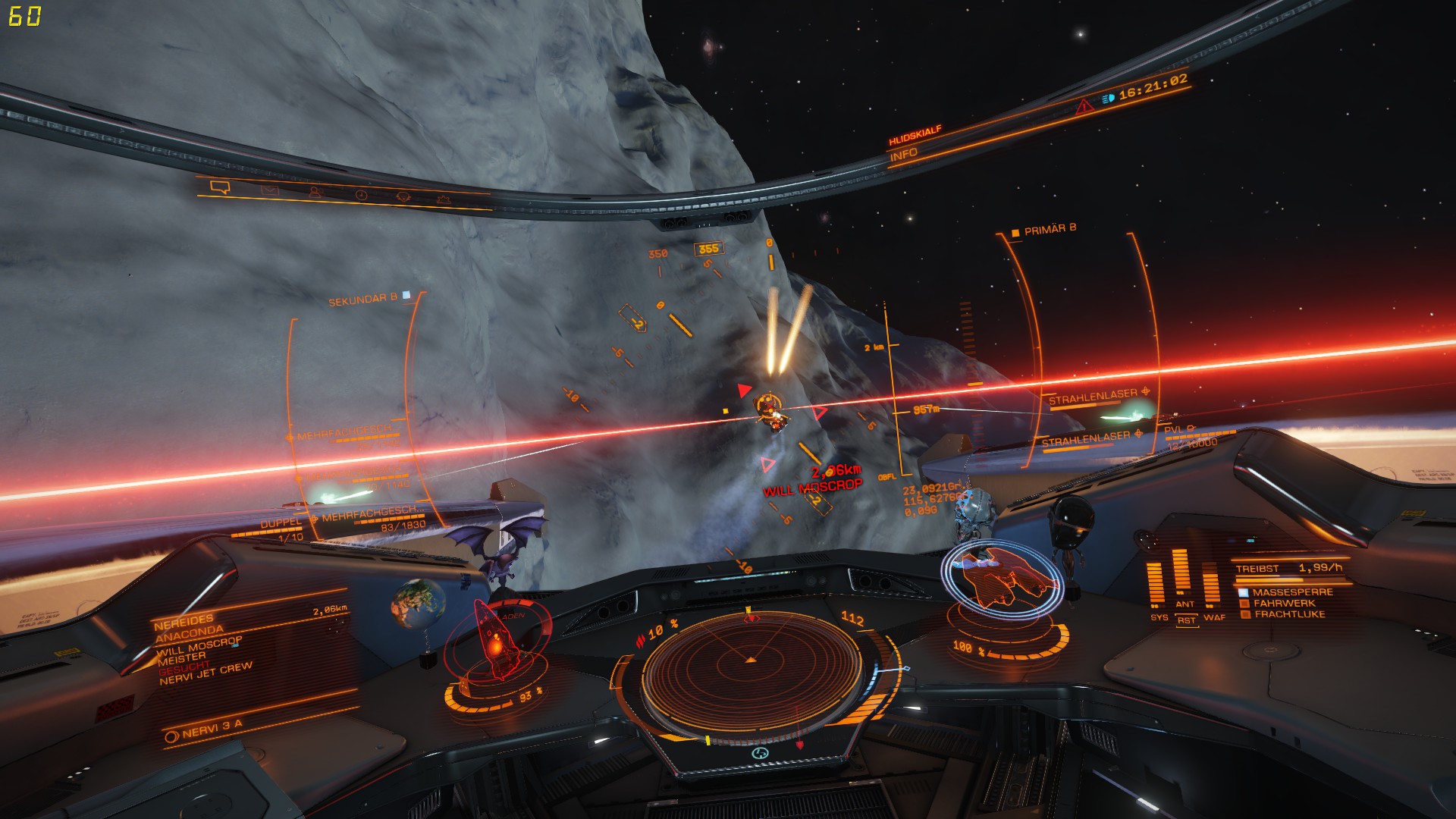This screenshot has width=1456, height=819.
Task: Select the RST power reset button
Action: coord(1186,620)
